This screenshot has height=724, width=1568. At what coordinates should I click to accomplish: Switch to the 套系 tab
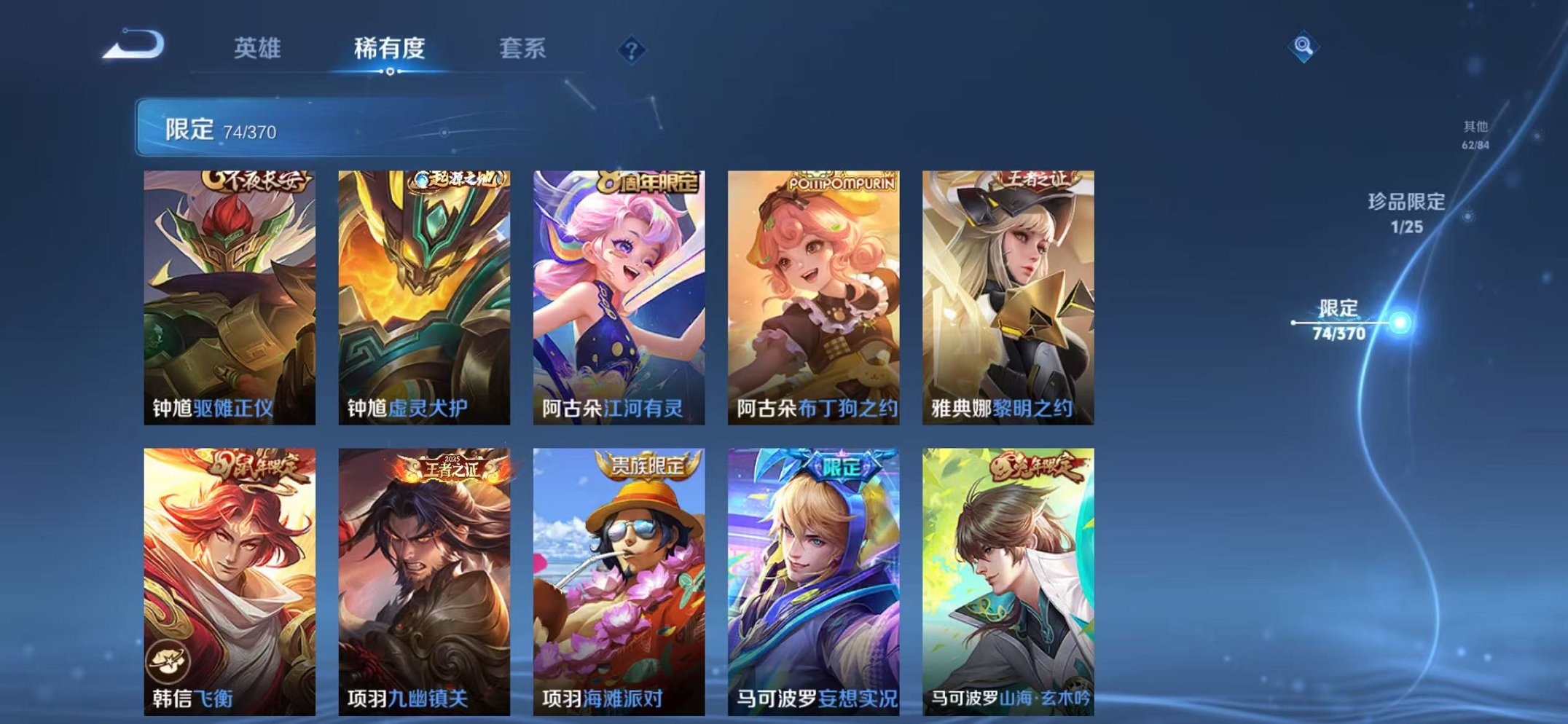pyautogui.click(x=523, y=48)
